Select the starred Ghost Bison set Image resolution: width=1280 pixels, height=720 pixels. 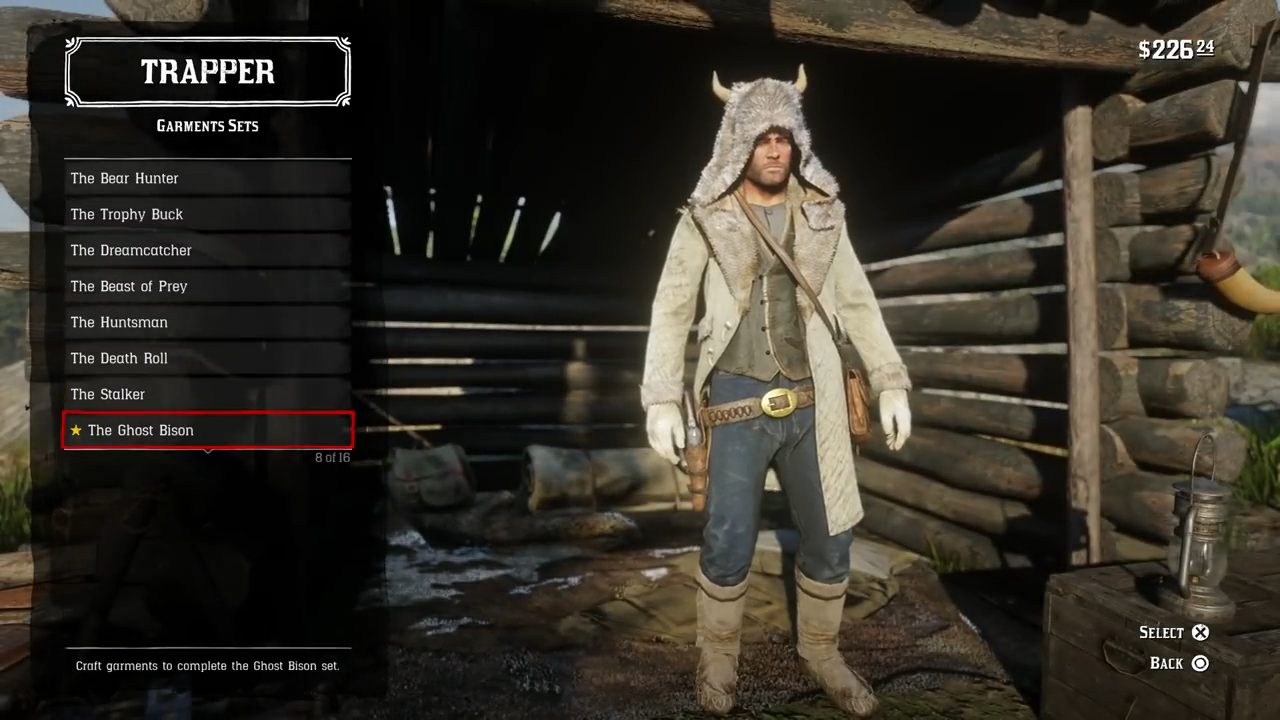207,430
